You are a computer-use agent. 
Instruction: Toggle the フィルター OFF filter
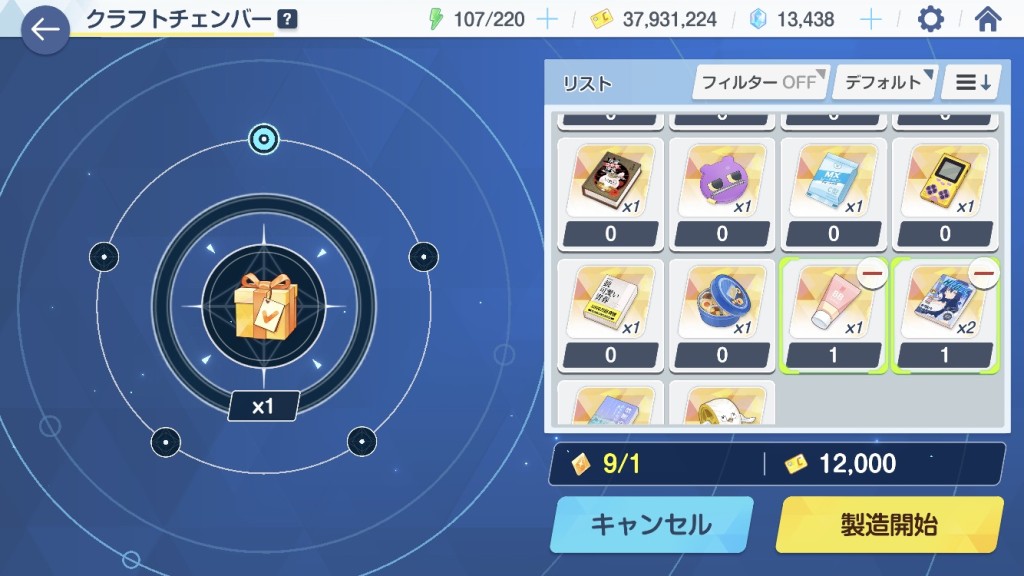point(760,82)
